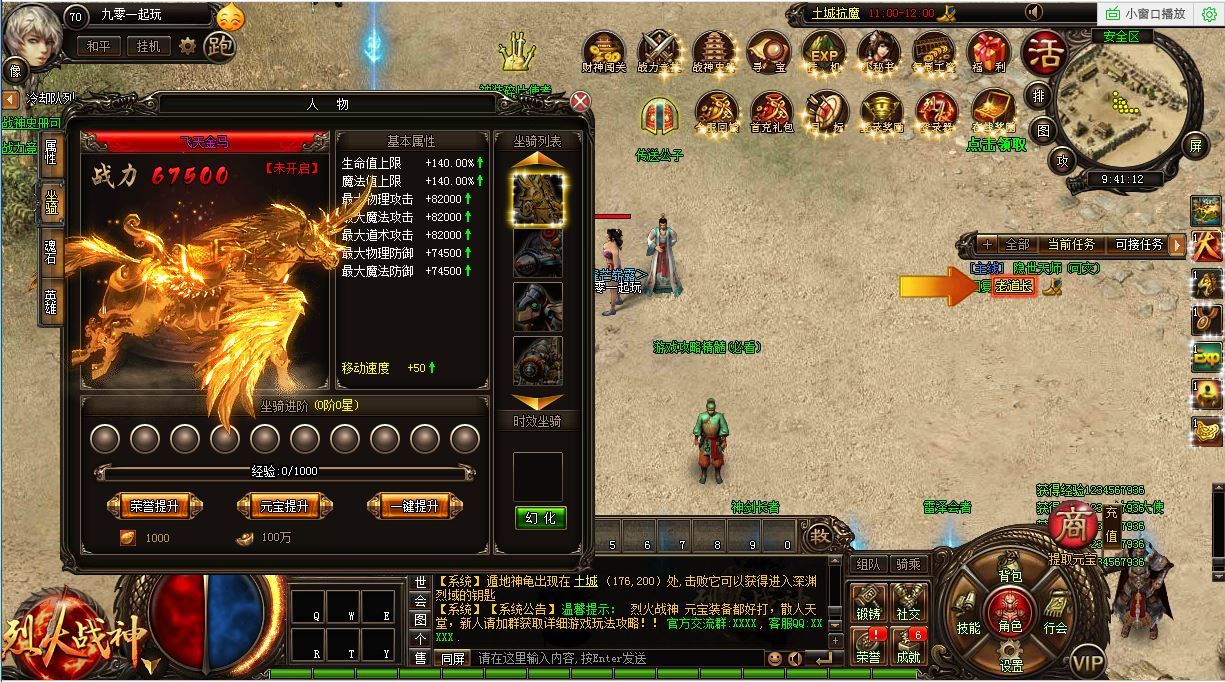Image resolution: width=1225 pixels, height=682 pixels.
Task: Show the 成就 achievements panel
Action: click(908, 646)
